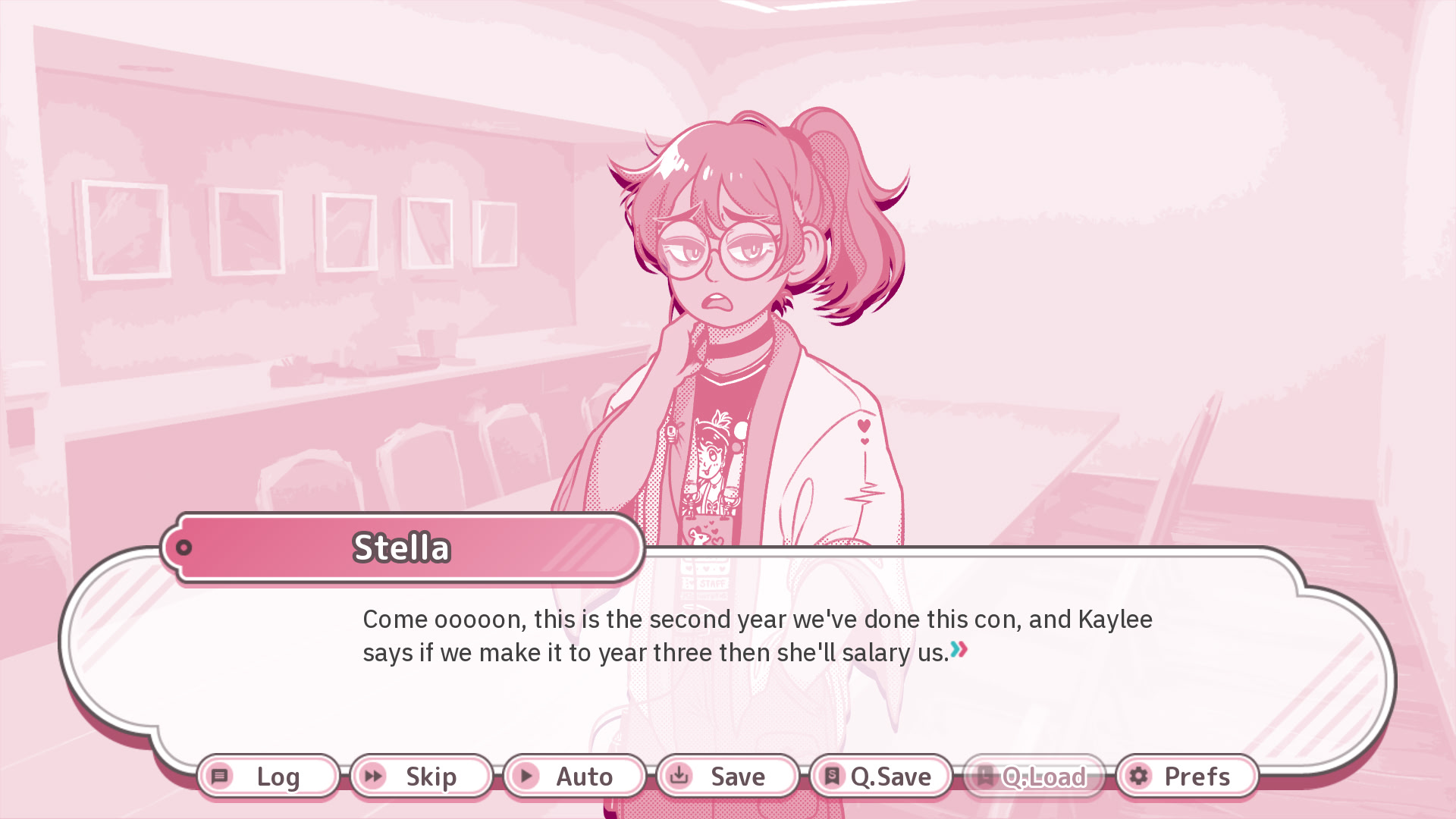Select the speech-bubble icon on the Log button
1456x819 pixels.
point(221,777)
